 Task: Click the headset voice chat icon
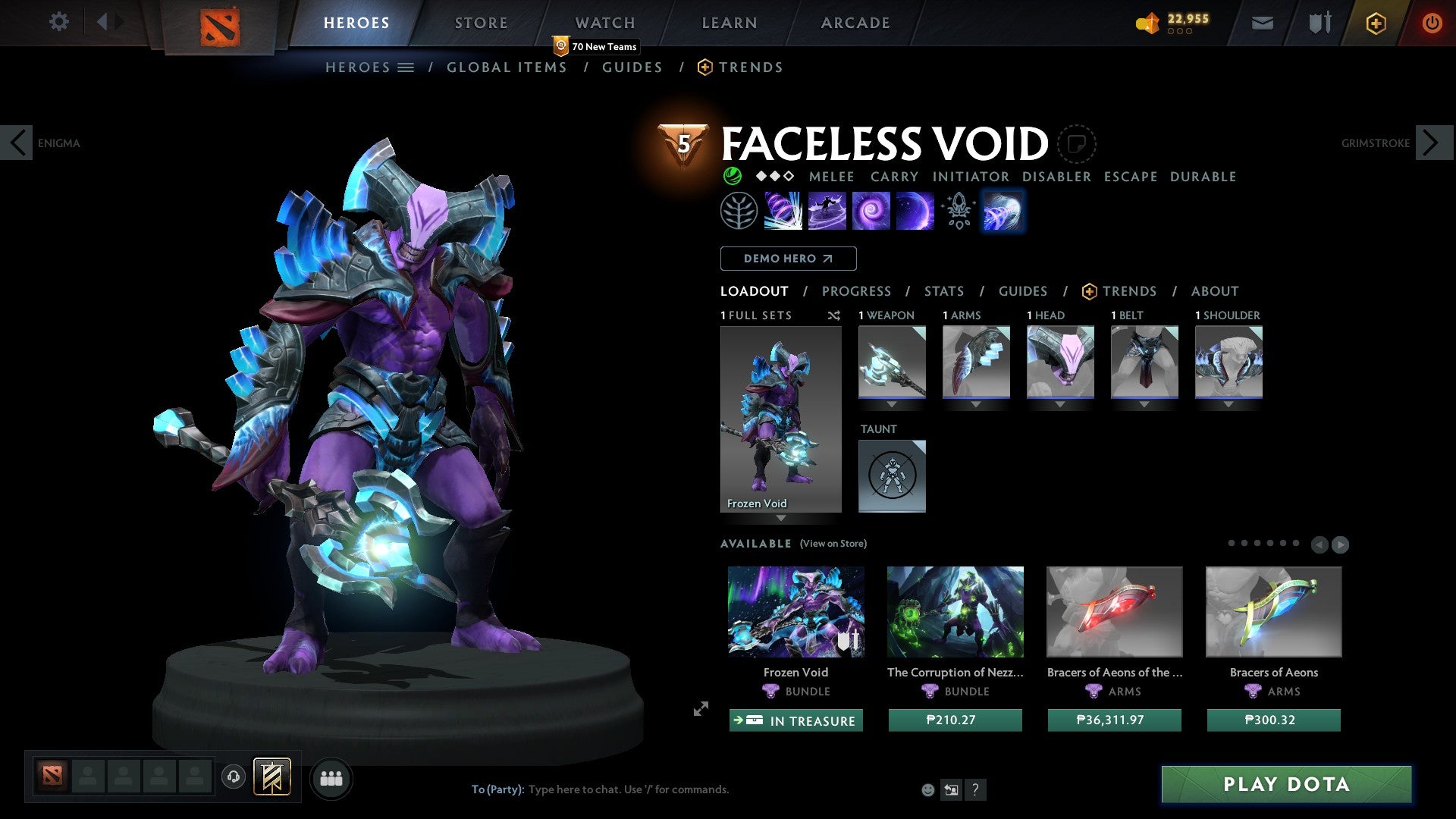coord(234,777)
